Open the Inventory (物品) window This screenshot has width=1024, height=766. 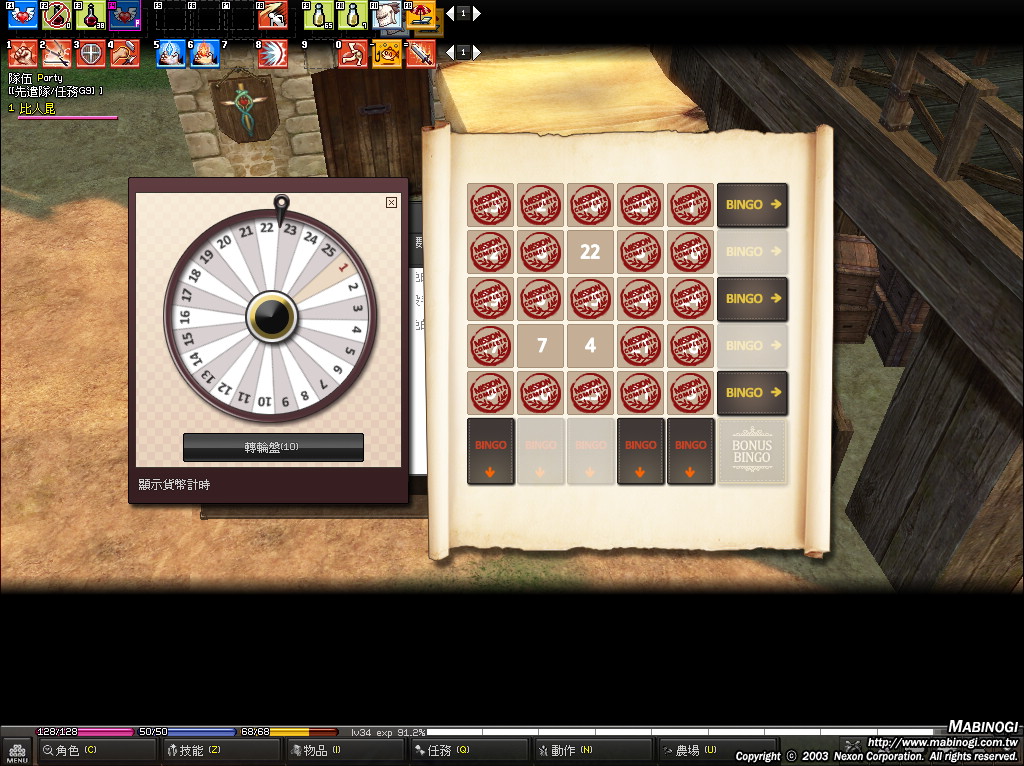click(345, 750)
